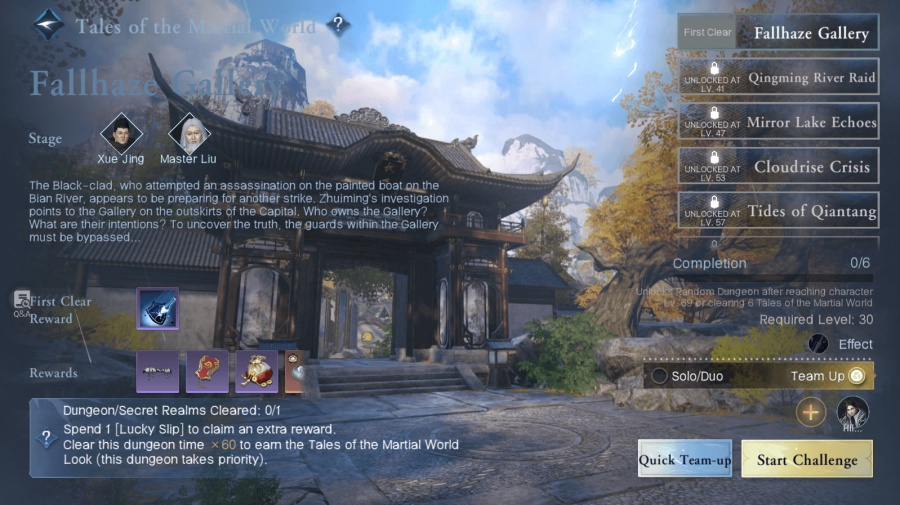Image resolution: width=900 pixels, height=505 pixels.
Task: View the player avatar in team slot
Action: pos(852,411)
